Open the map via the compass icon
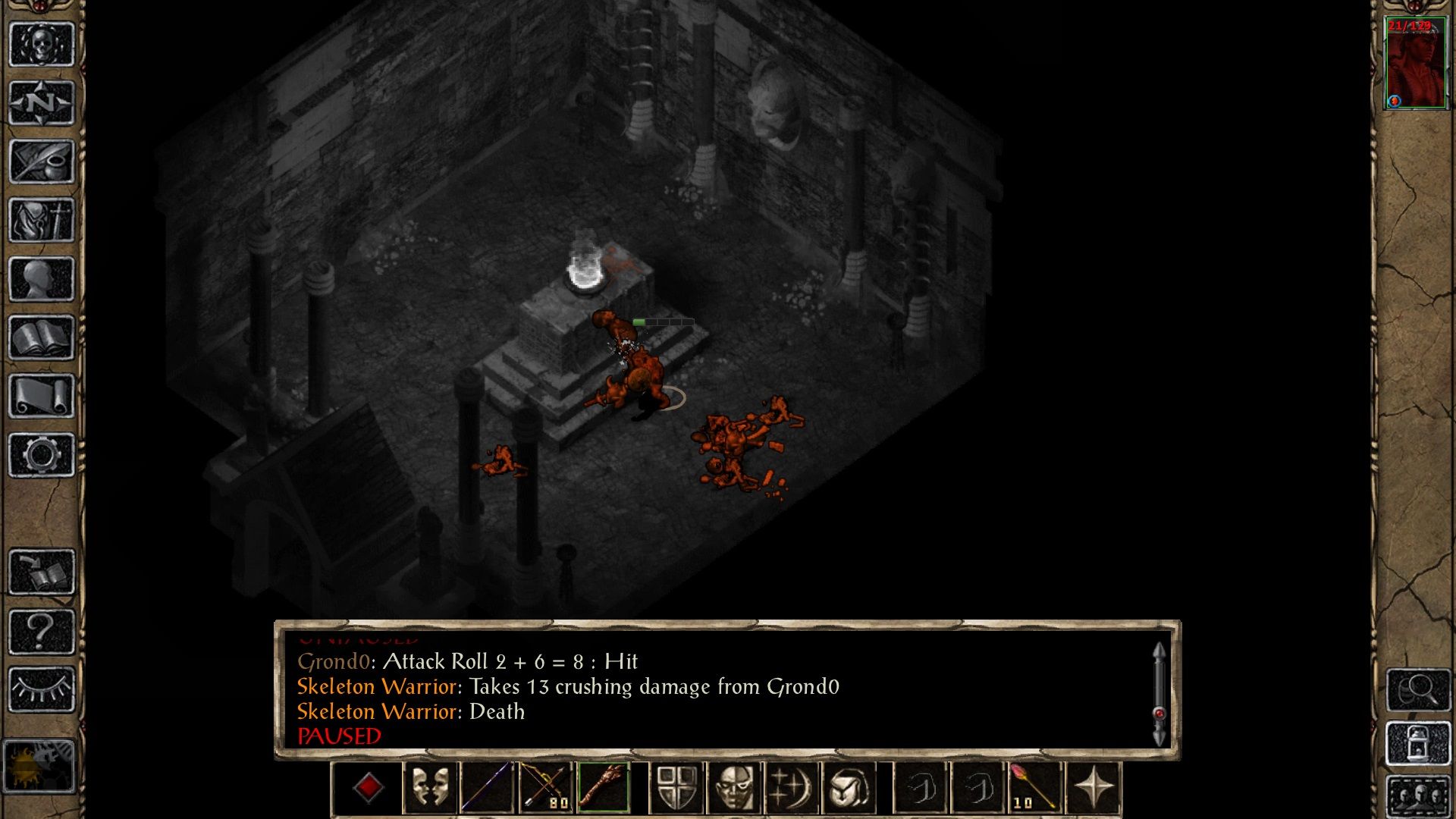 pyautogui.click(x=42, y=102)
